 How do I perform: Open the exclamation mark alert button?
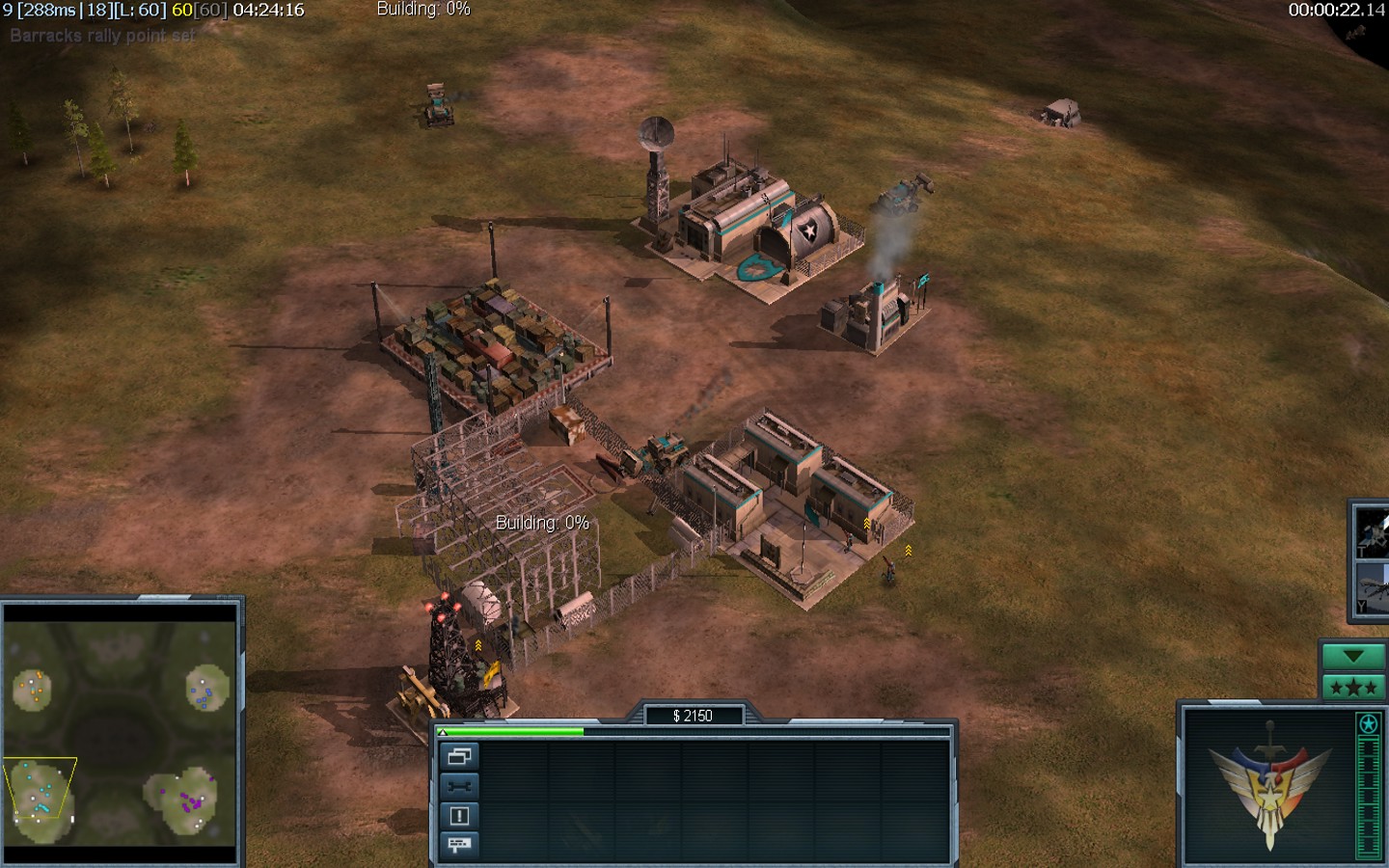click(x=459, y=816)
